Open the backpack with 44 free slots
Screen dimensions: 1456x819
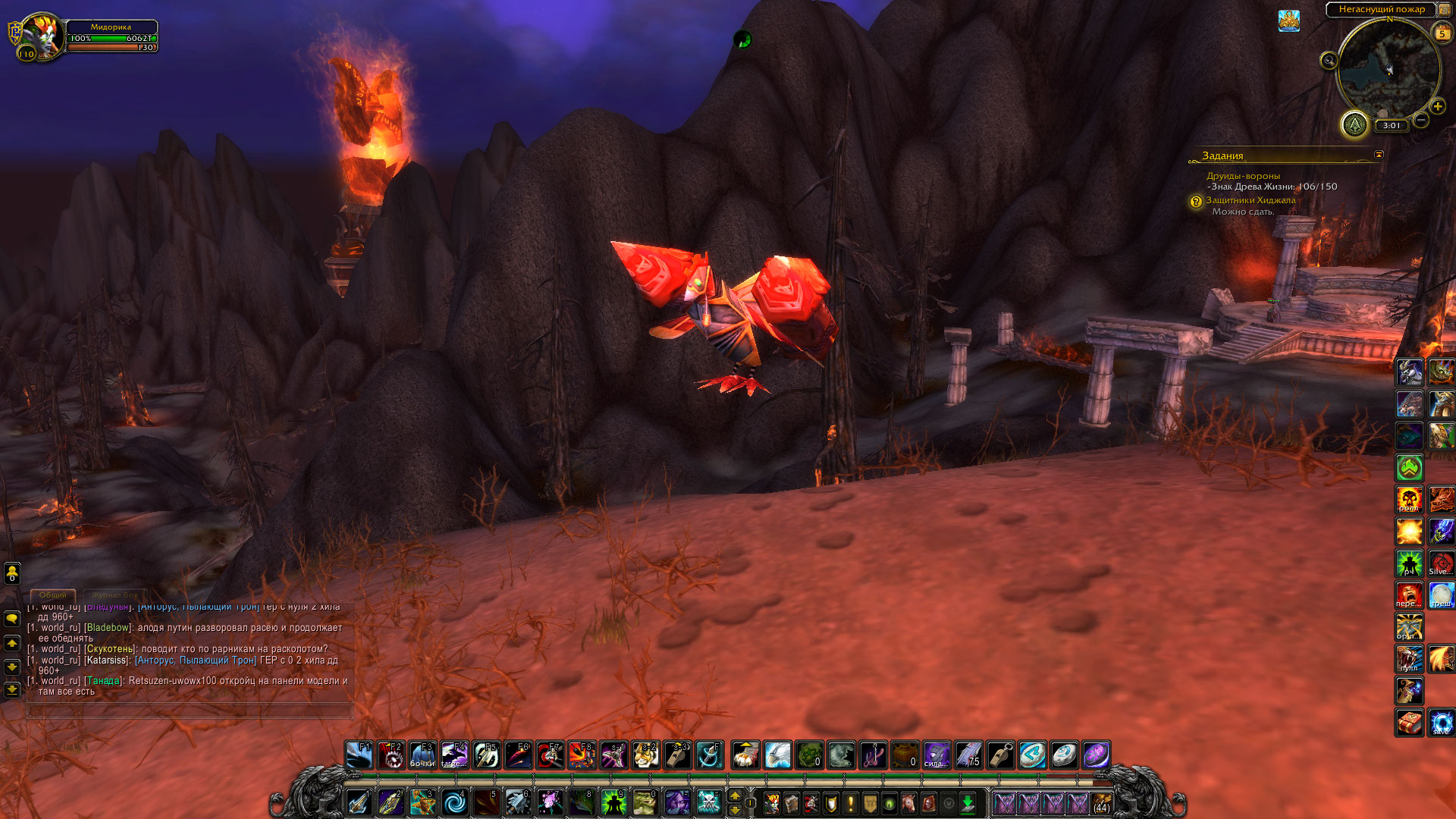pos(1101,803)
